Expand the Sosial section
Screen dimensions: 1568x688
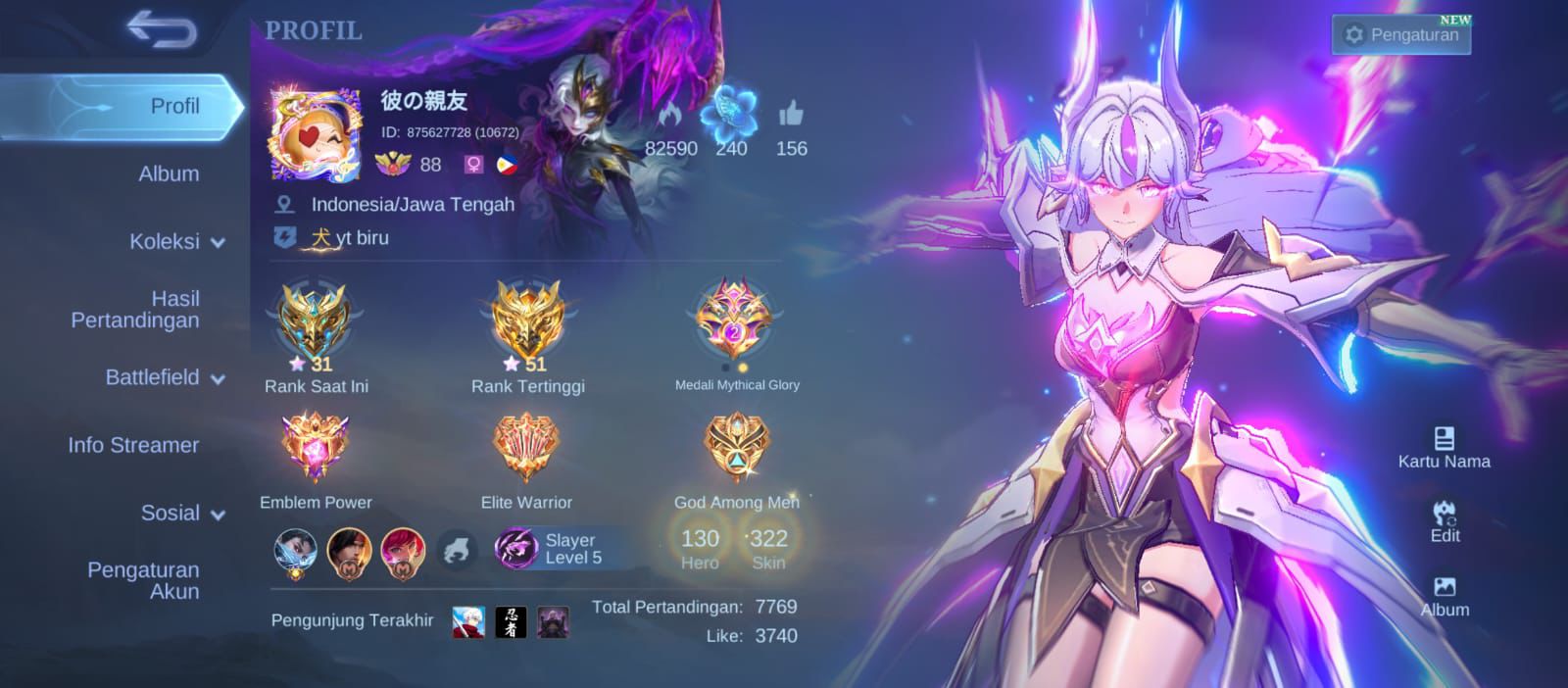click(x=182, y=513)
